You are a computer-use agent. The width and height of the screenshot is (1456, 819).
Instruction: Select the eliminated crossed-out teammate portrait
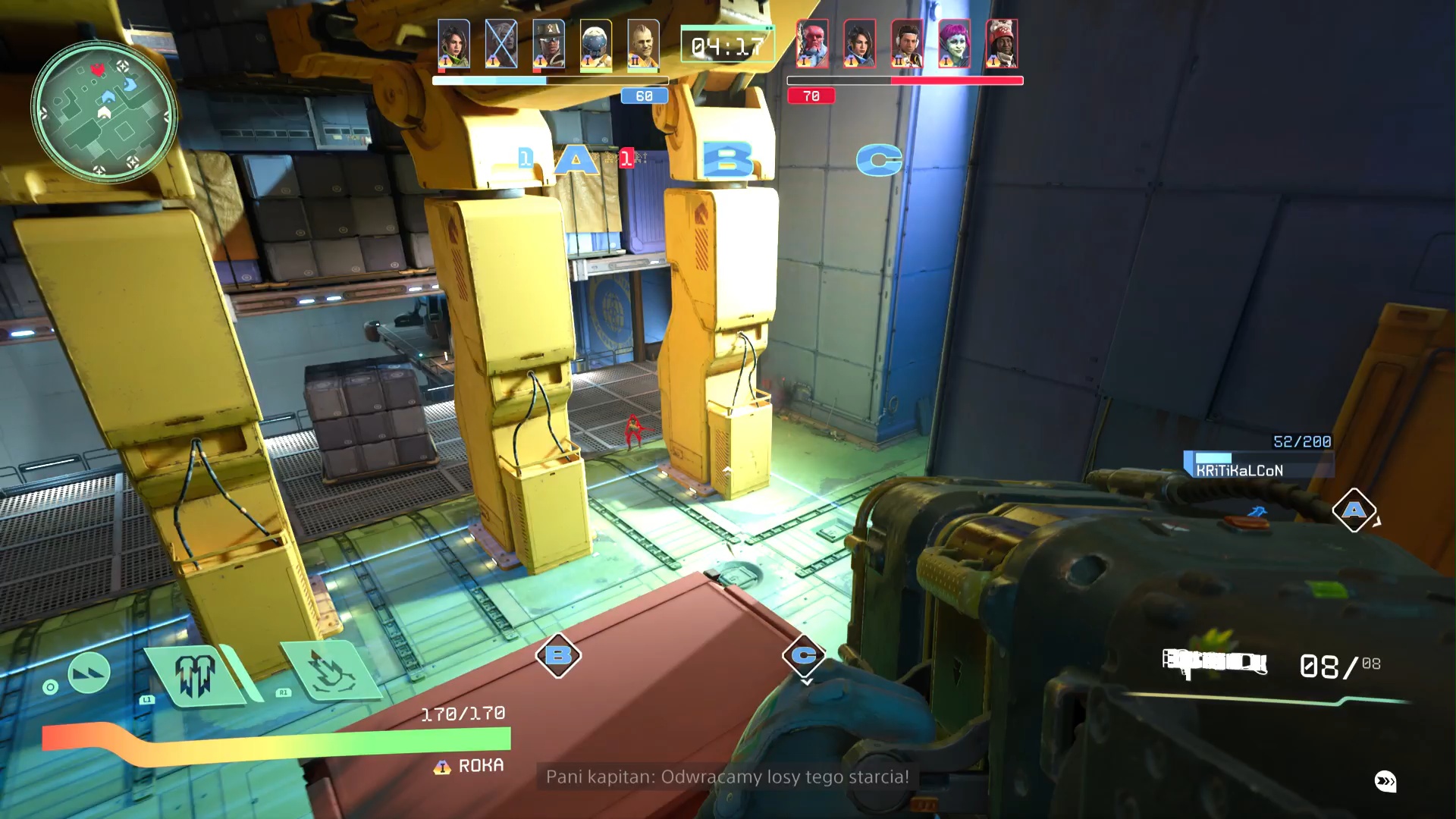click(x=500, y=44)
